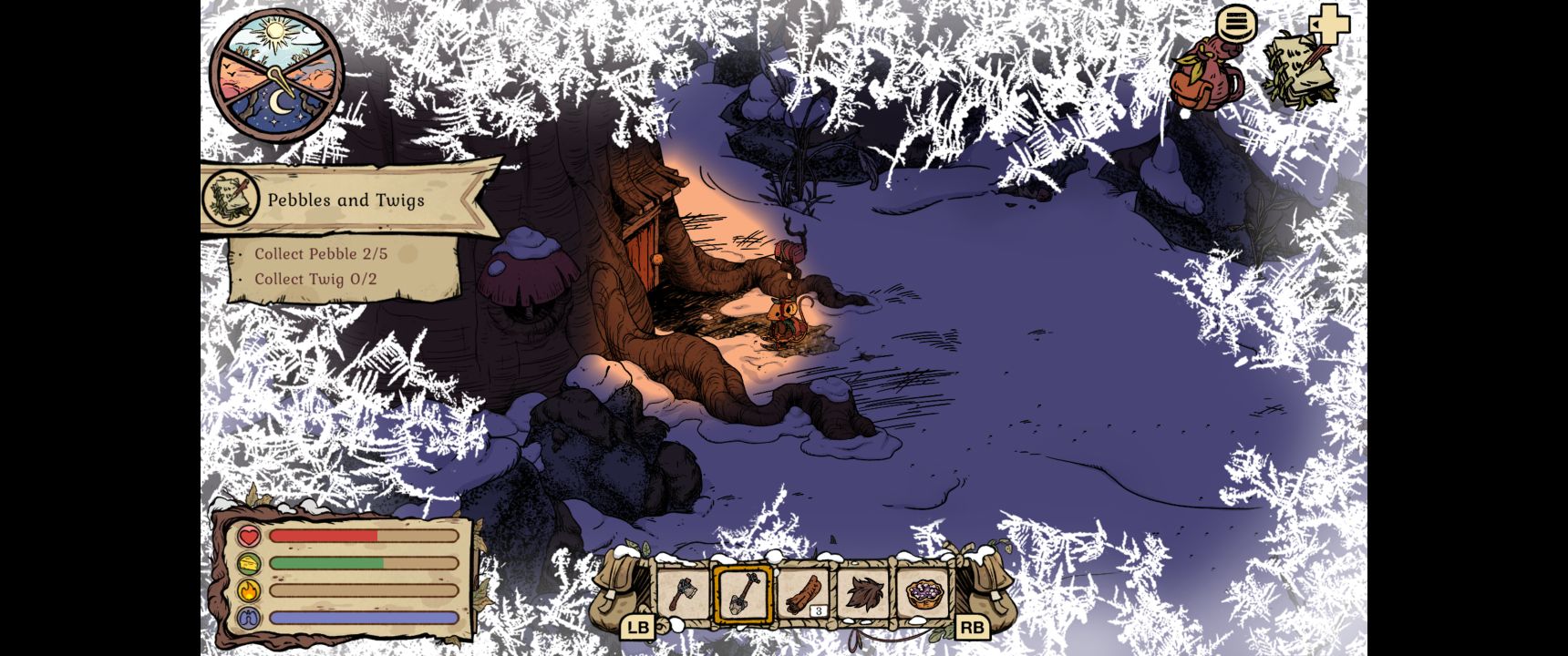Screen dimensions: 1568x656
Task: Pick the dried leaf hotbar slot
Action: coord(862,594)
